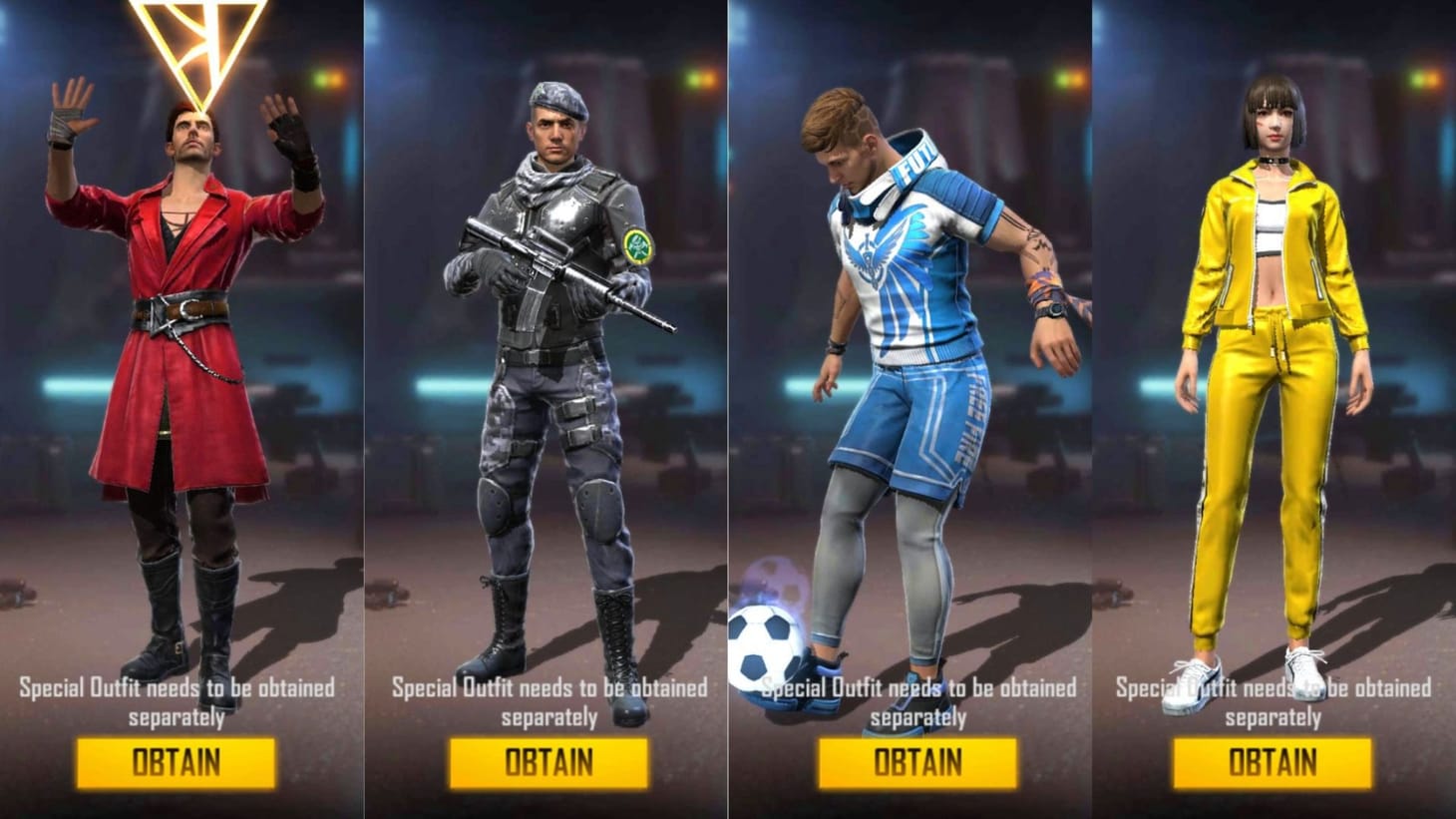Click the camouflage soldier character model
The height and width of the screenshot is (819, 1456).
point(548,379)
